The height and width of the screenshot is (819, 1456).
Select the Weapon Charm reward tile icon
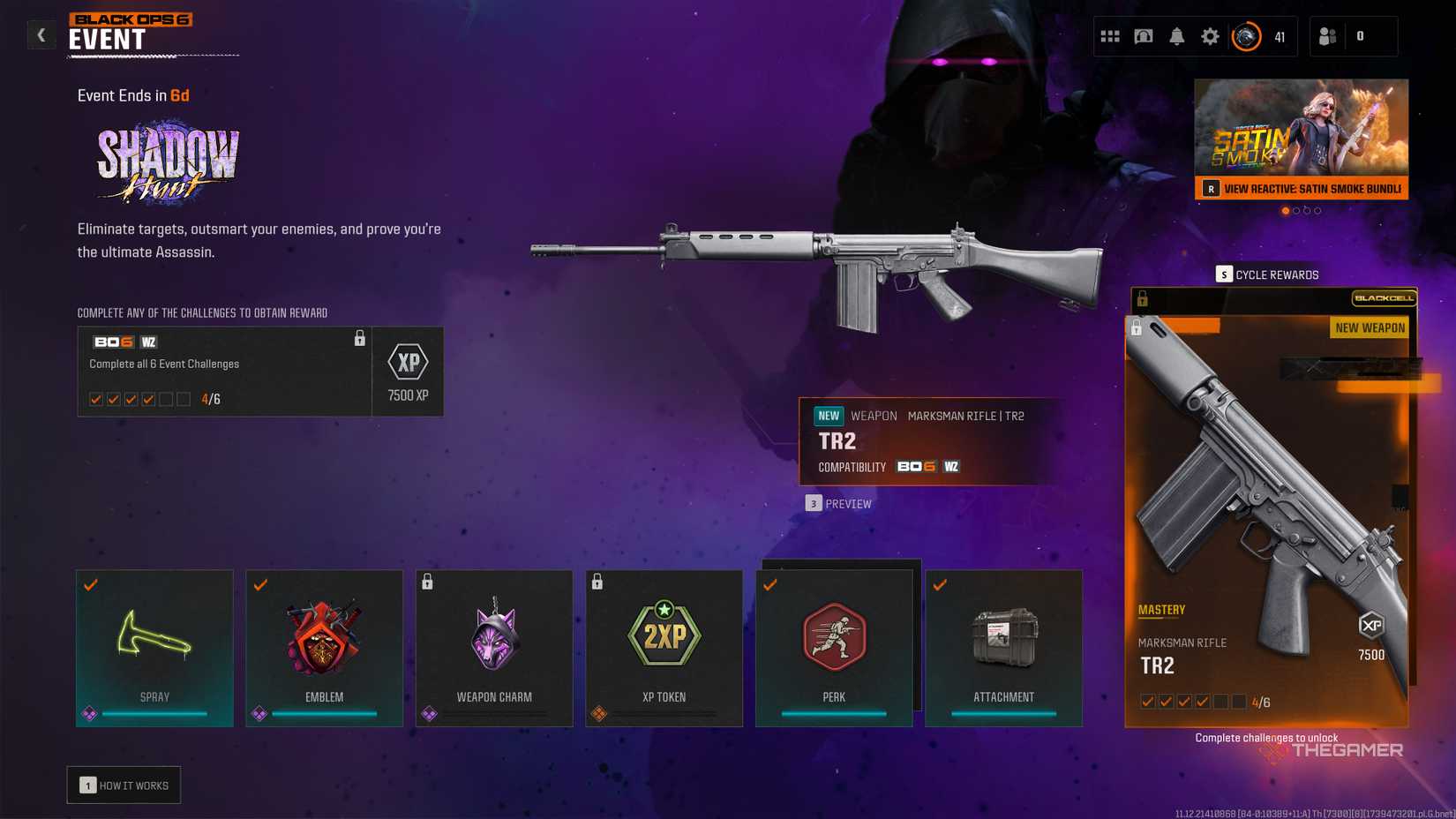[x=493, y=635]
